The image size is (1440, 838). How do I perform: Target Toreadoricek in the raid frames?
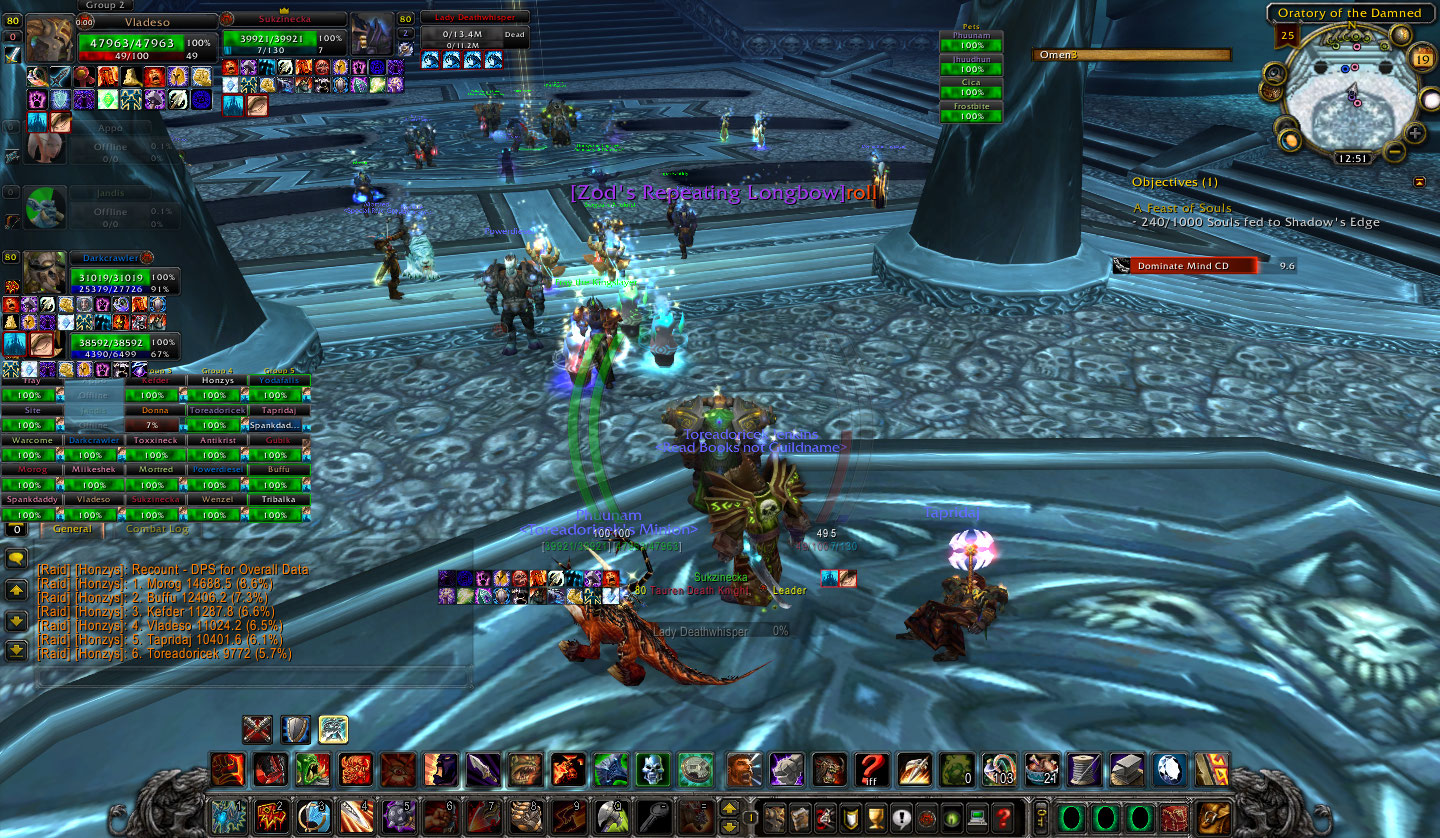click(x=217, y=410)
